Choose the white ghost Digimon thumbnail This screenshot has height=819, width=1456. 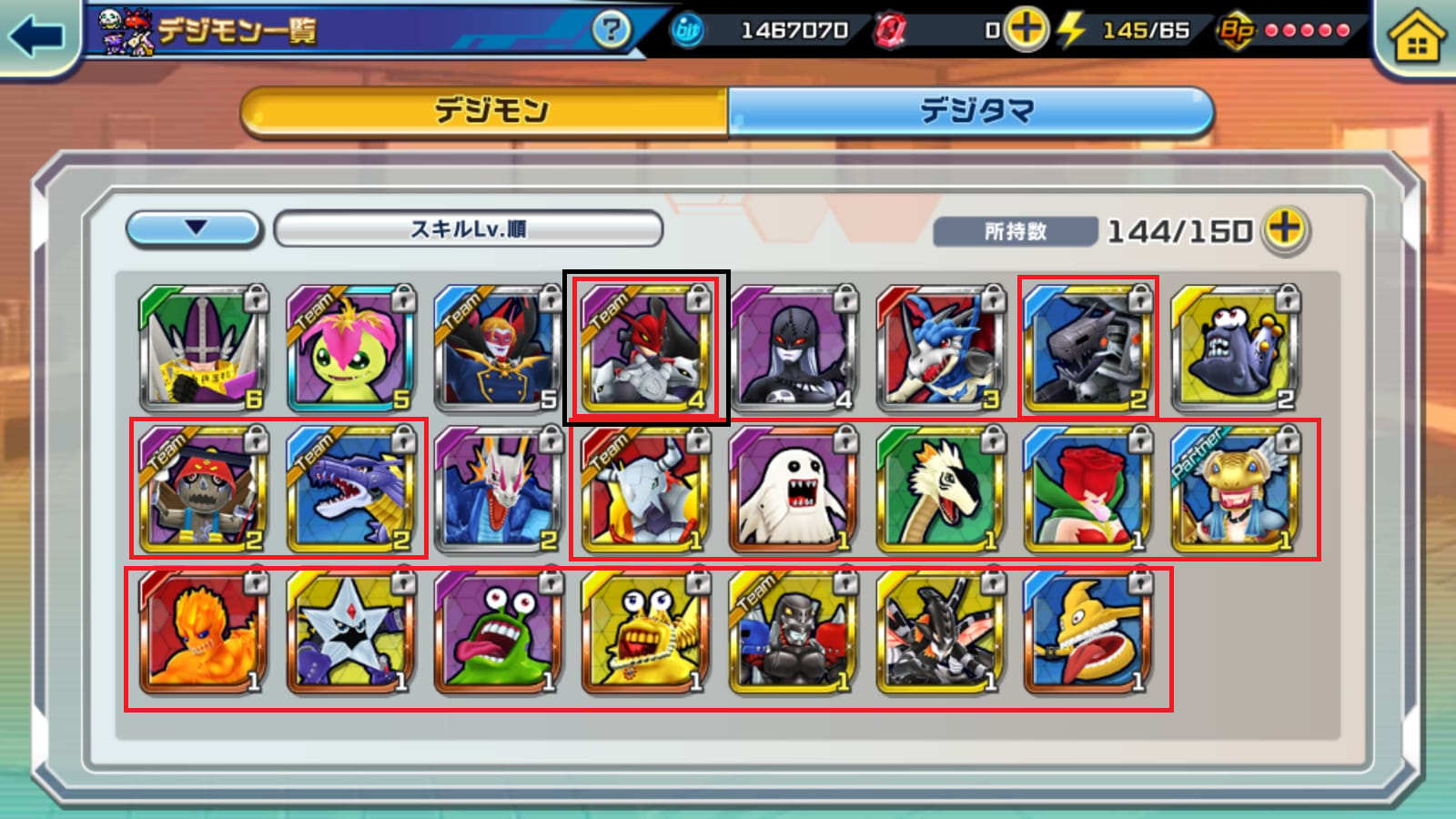tap(793, 490)
